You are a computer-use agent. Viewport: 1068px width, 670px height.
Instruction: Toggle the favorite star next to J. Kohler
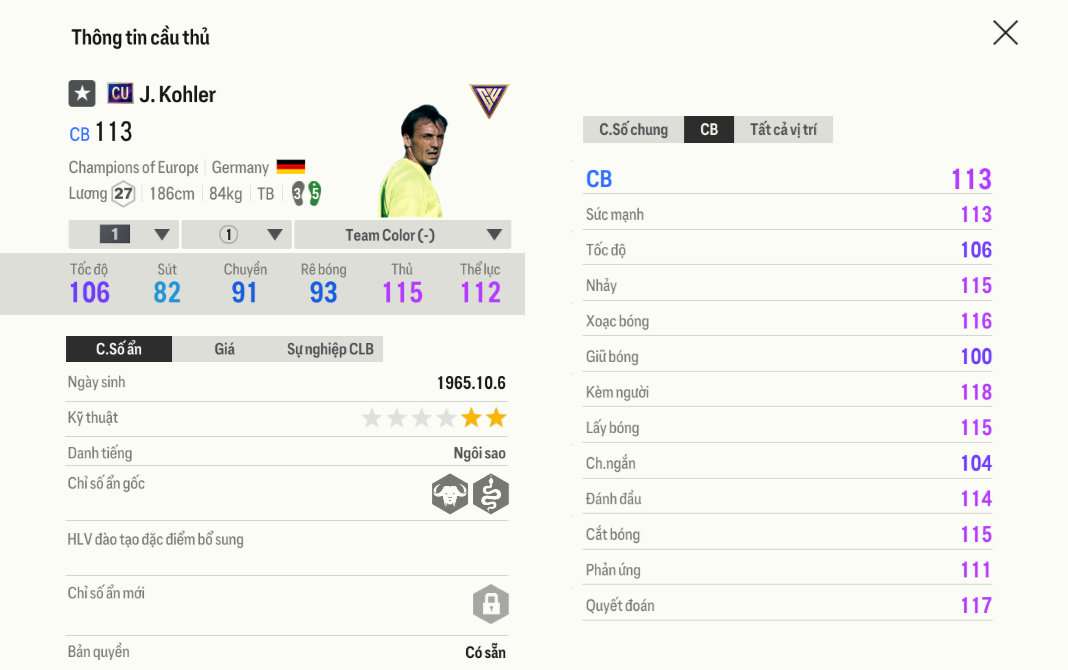pyautogui.click(x=82, y=94)
